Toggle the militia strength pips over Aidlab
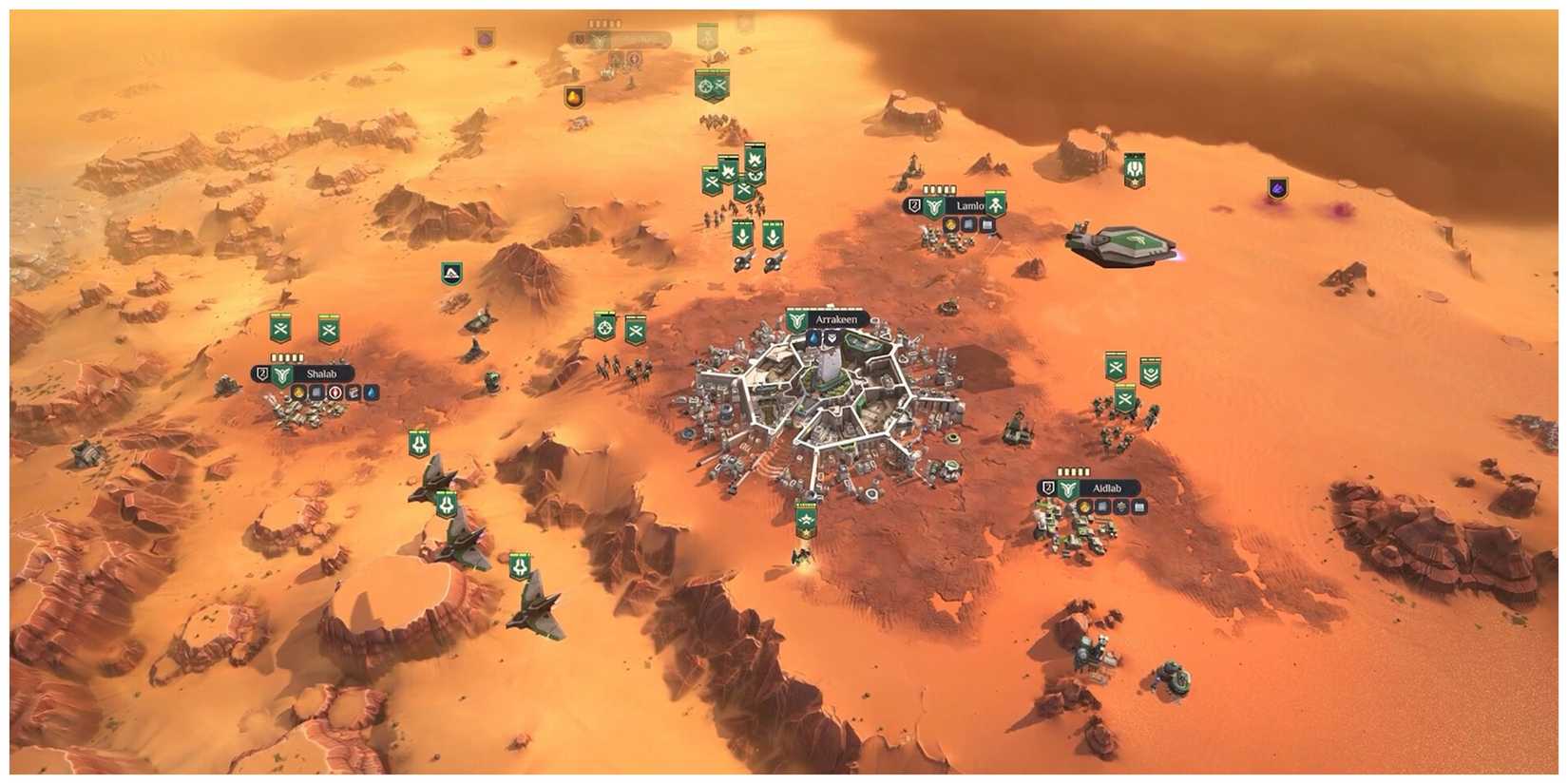 (x=1073, y=471)
